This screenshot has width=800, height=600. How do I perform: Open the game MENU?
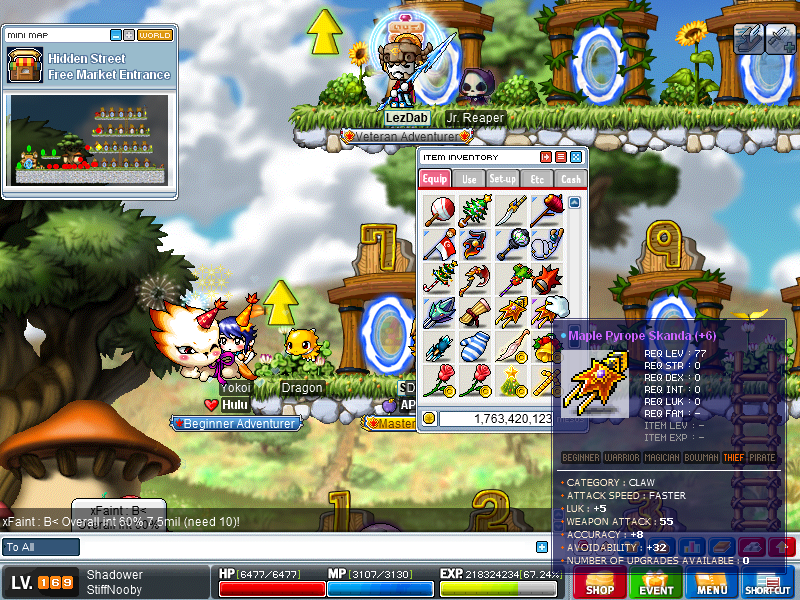point(712,584)
